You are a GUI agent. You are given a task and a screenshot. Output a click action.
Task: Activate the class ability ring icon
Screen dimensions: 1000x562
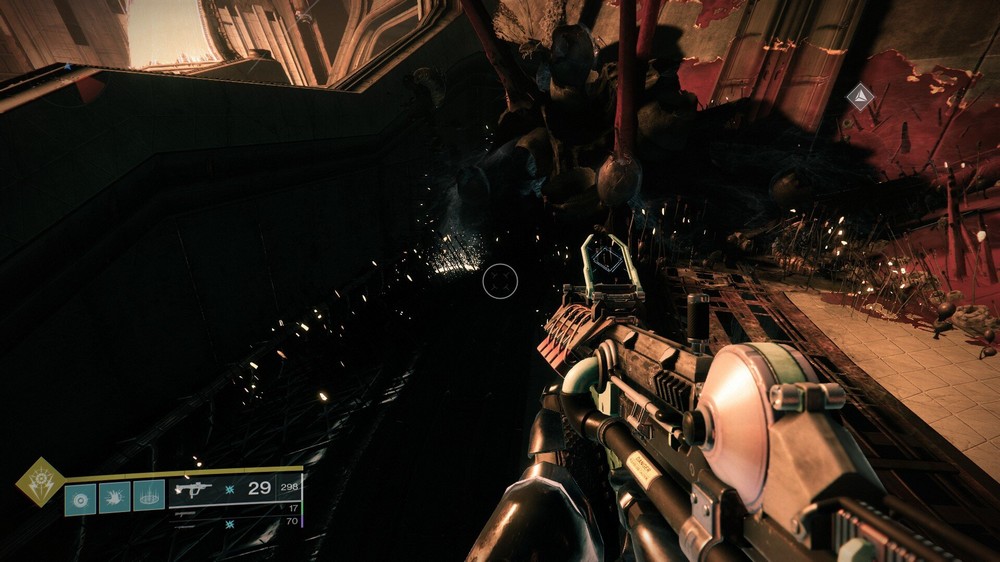pos(149,496)
